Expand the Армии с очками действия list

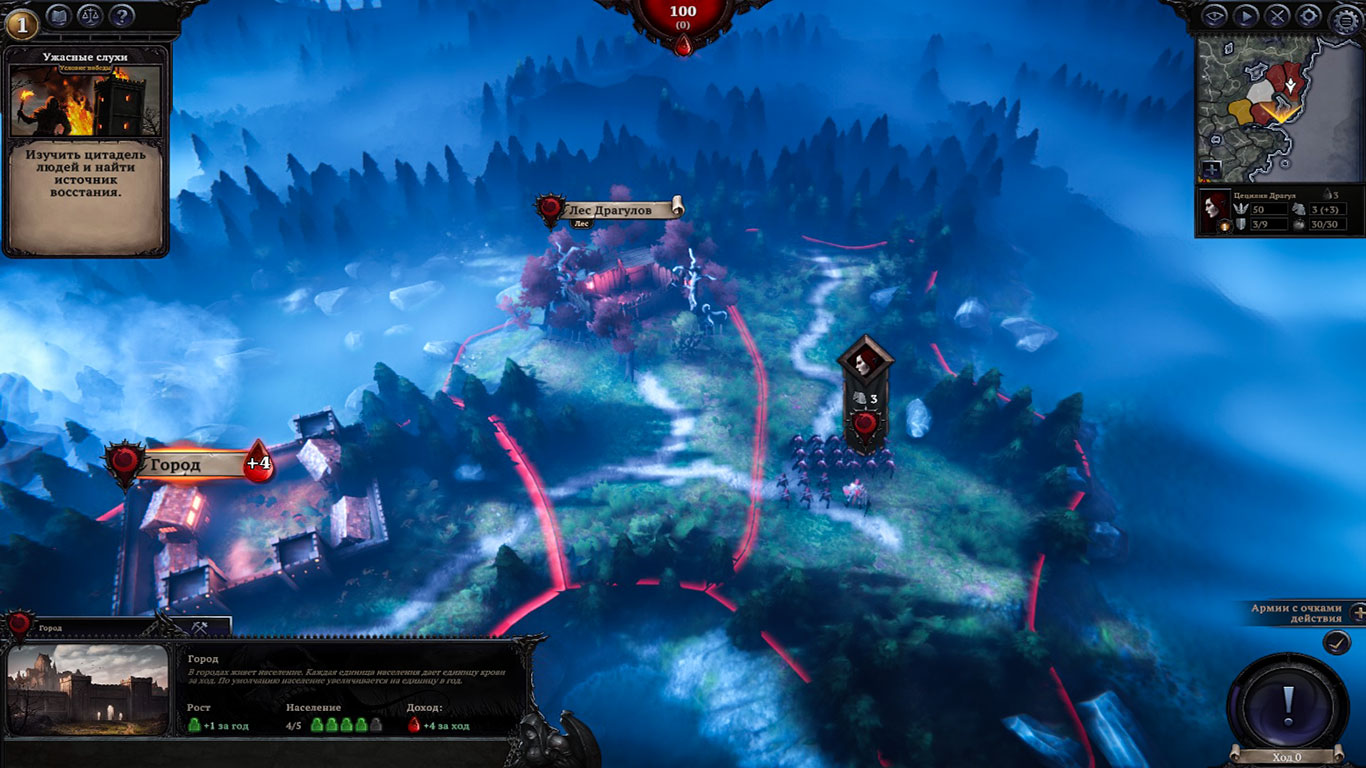pos(1357,613)
